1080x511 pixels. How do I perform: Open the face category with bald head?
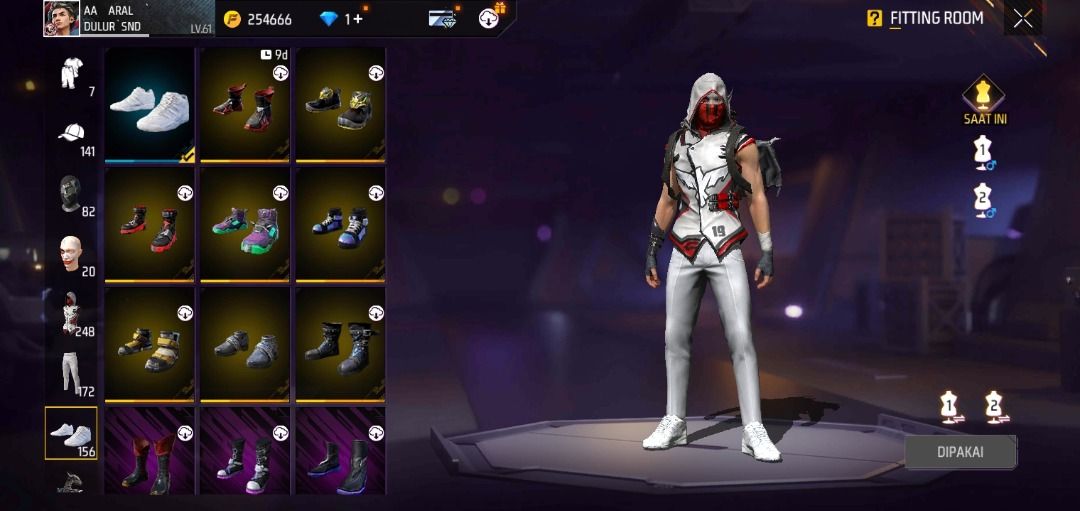pos(71,255)
